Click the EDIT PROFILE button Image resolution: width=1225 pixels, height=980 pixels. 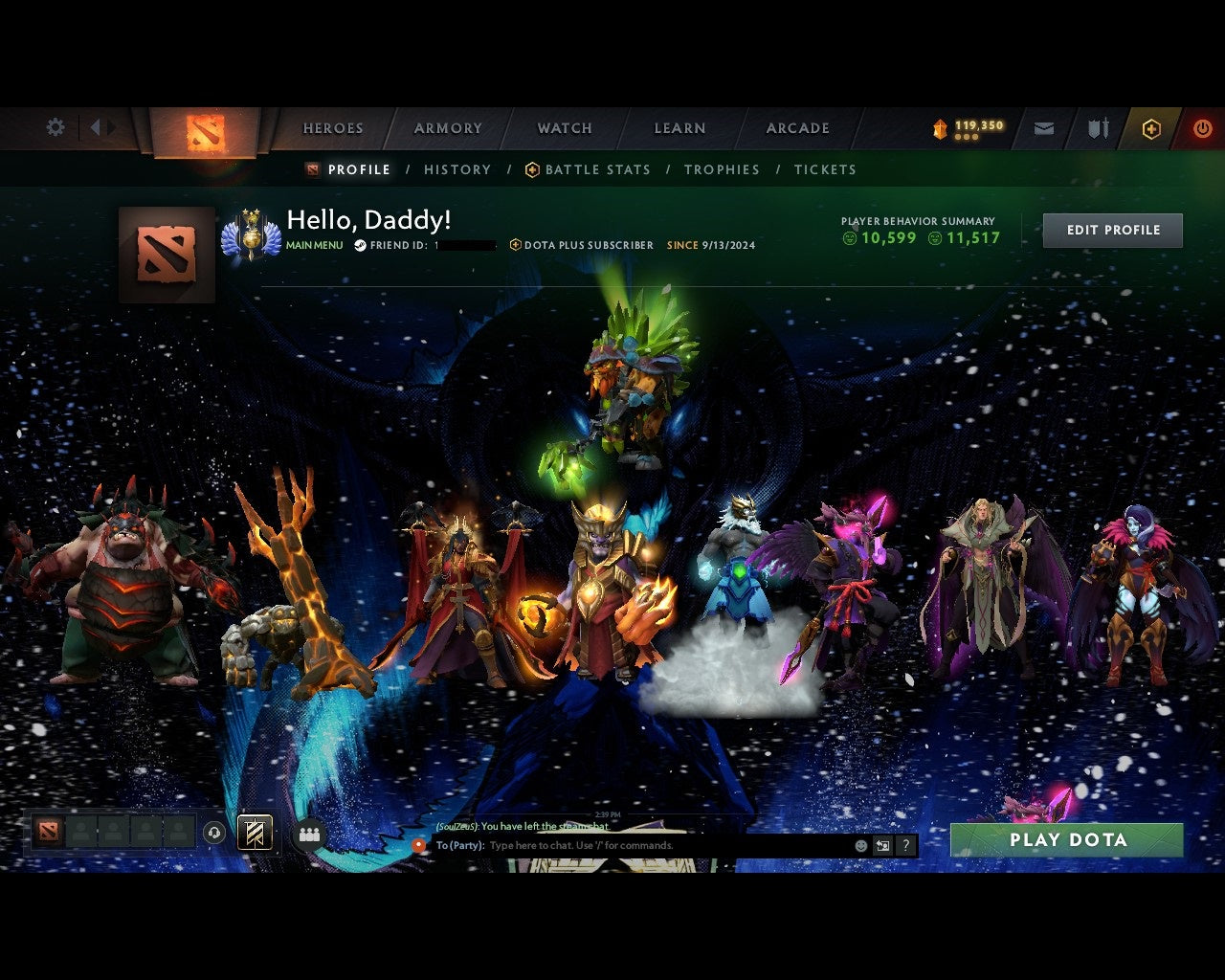[x=1113, y=230]
